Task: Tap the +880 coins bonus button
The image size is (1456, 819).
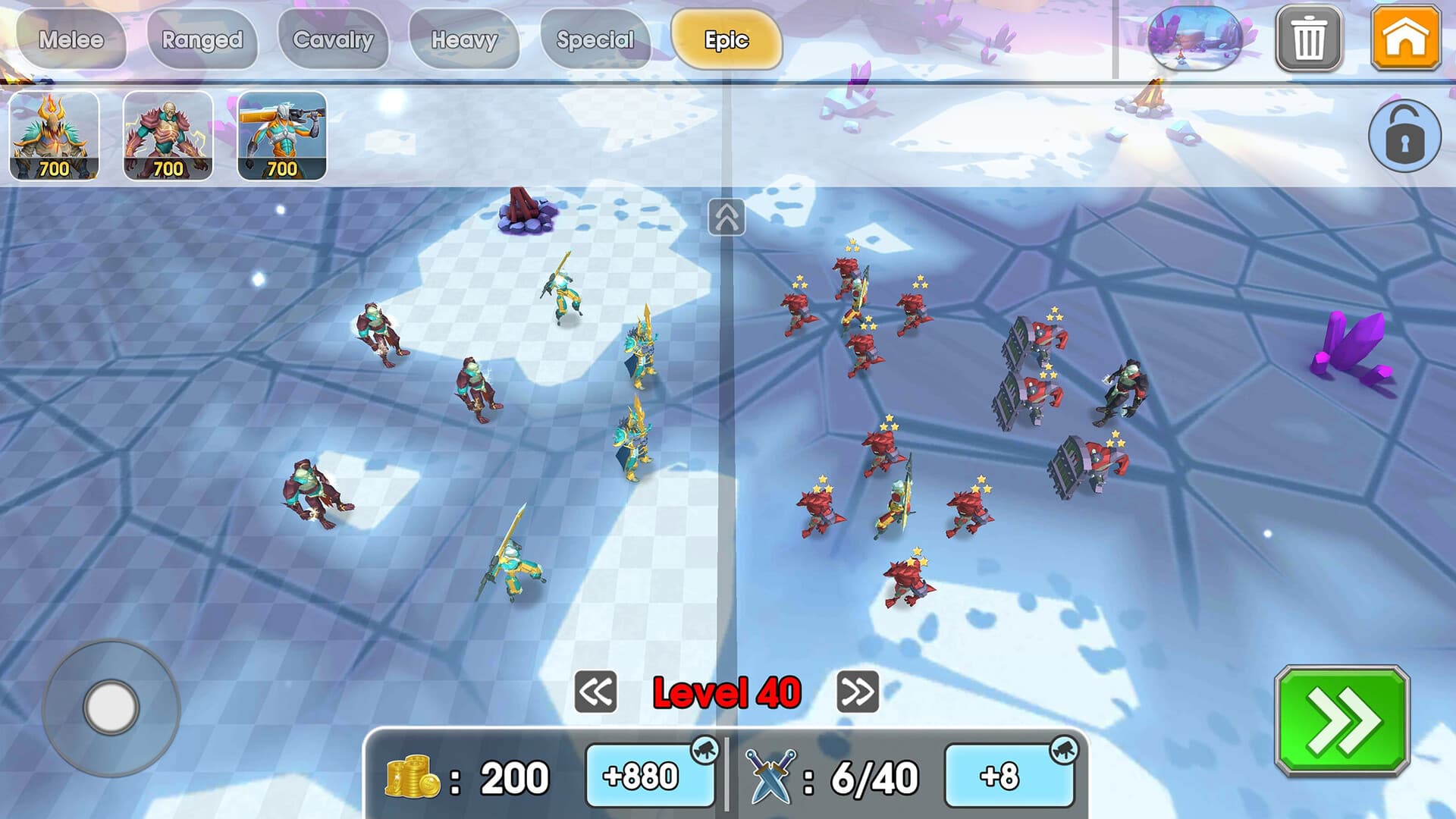Action: (648, 775)
